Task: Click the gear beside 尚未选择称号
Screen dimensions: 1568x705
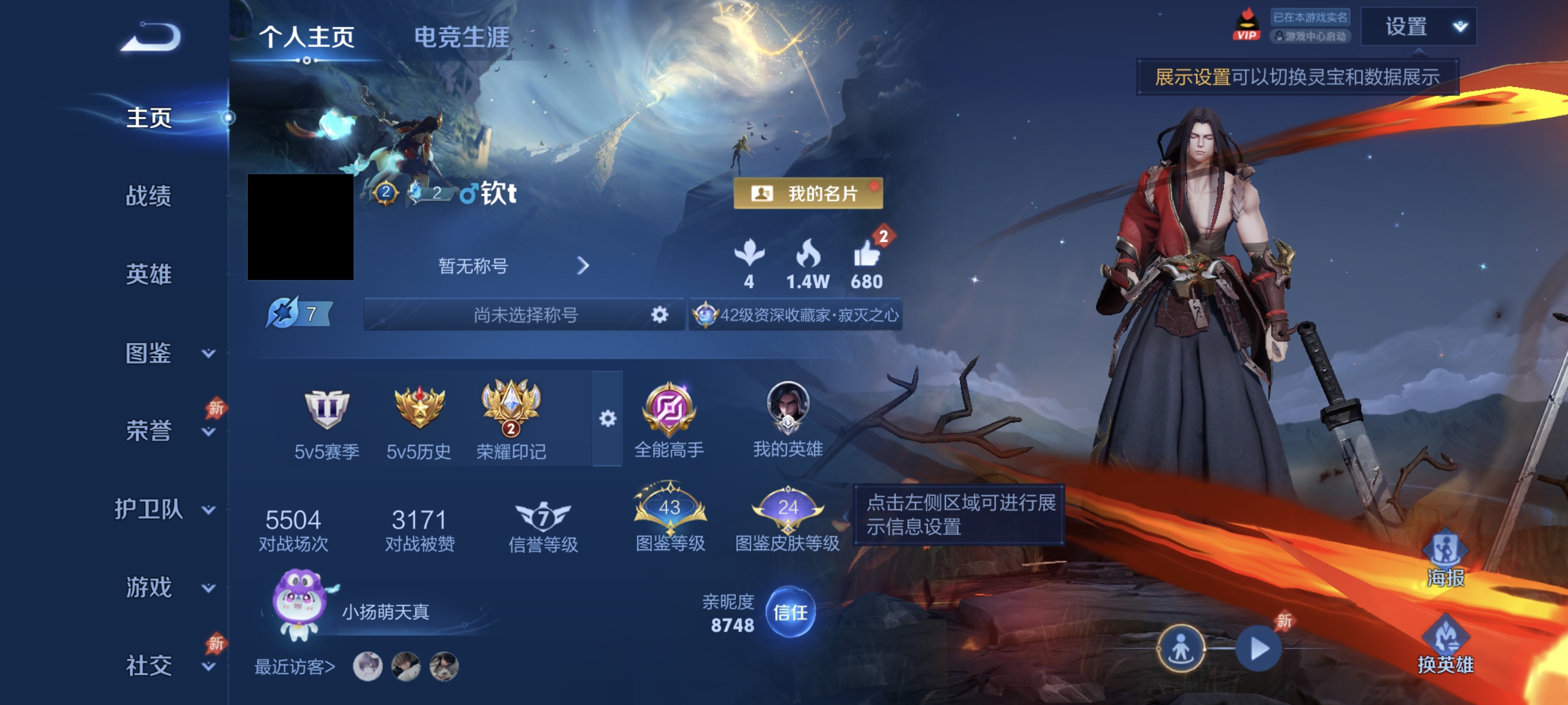Action: point(658,314)
